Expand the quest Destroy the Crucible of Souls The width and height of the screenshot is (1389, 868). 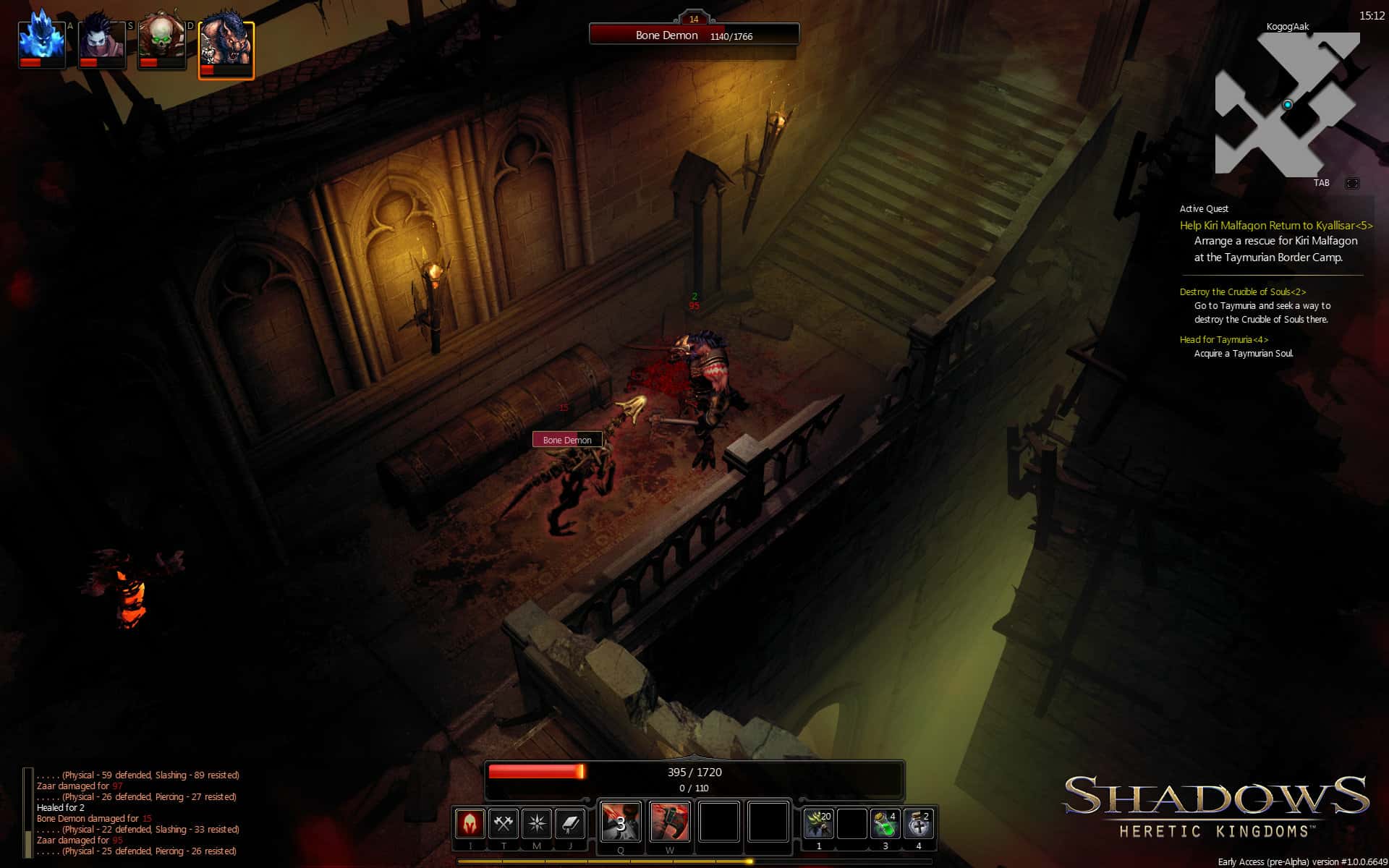tap(1241, 292)
